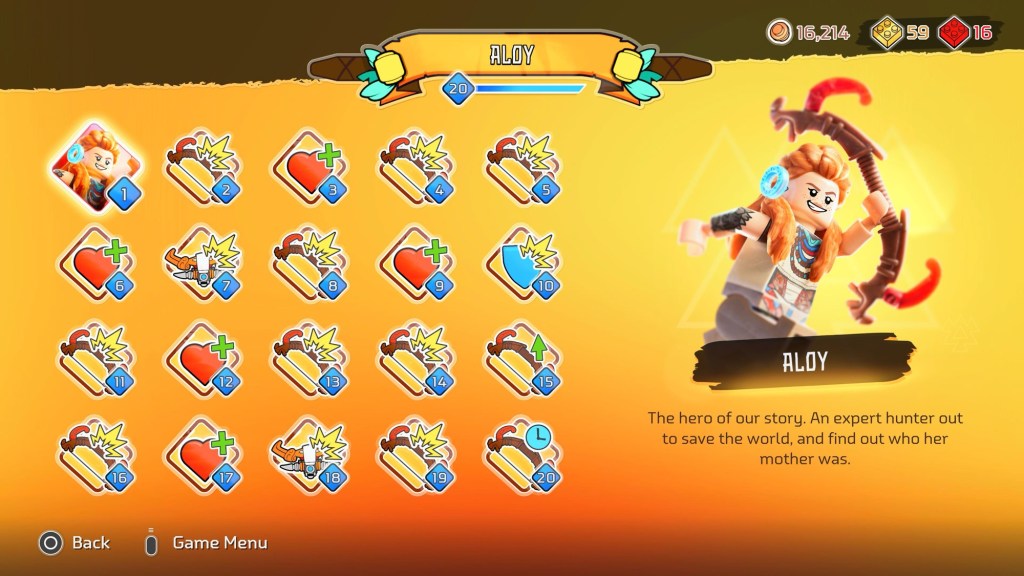
Task: Select the level 3 heart health upgrade
Action: click(x=308, y=168)
